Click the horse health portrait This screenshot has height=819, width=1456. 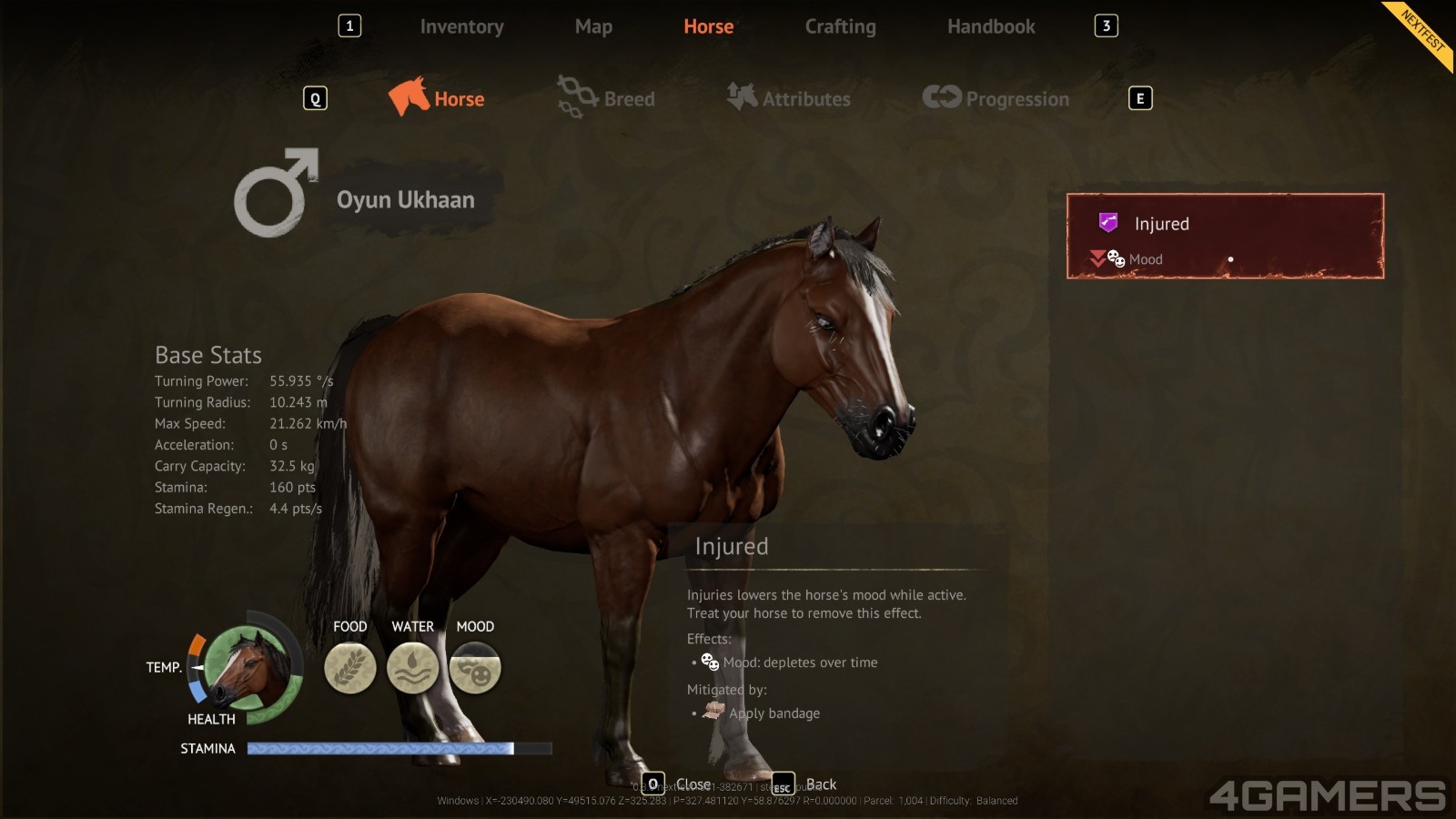[x=247, y=668]
